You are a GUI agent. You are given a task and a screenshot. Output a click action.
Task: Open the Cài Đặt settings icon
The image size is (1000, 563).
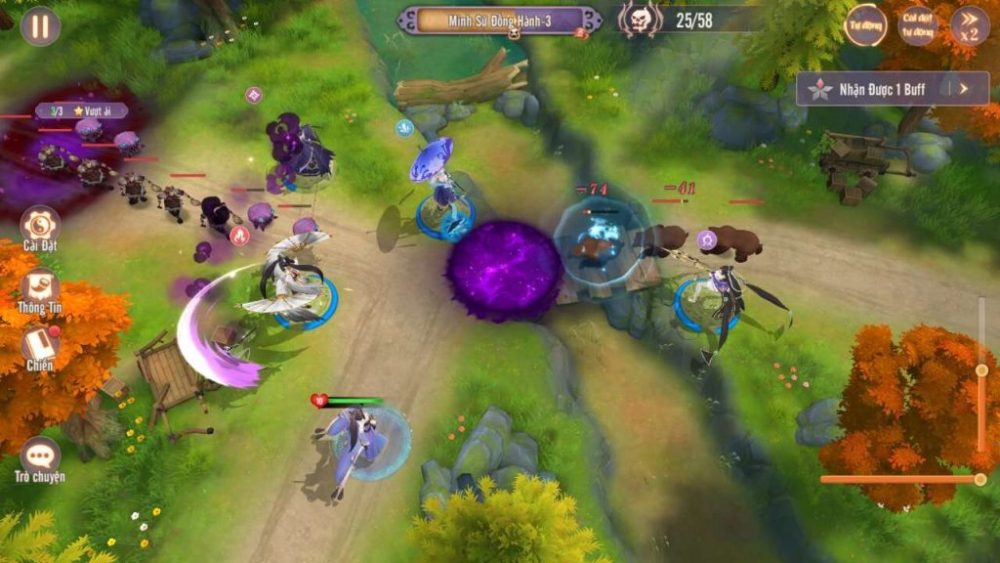(40, 225)
